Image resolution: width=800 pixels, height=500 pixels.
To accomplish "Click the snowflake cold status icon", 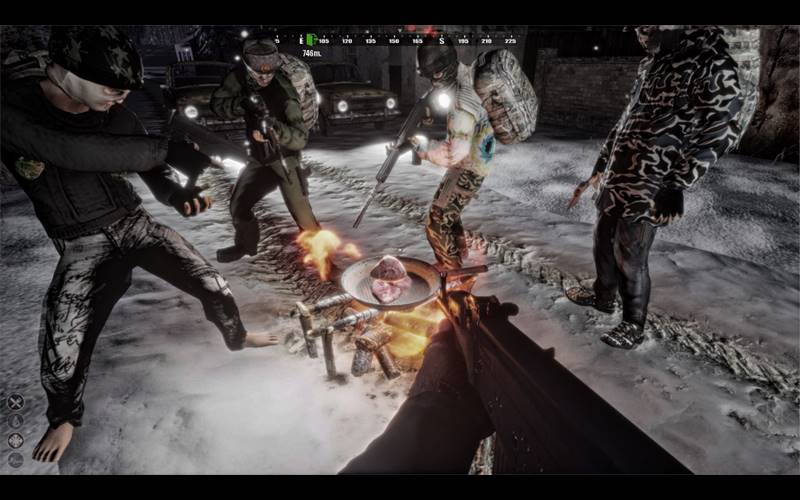I will pos(15,440).
